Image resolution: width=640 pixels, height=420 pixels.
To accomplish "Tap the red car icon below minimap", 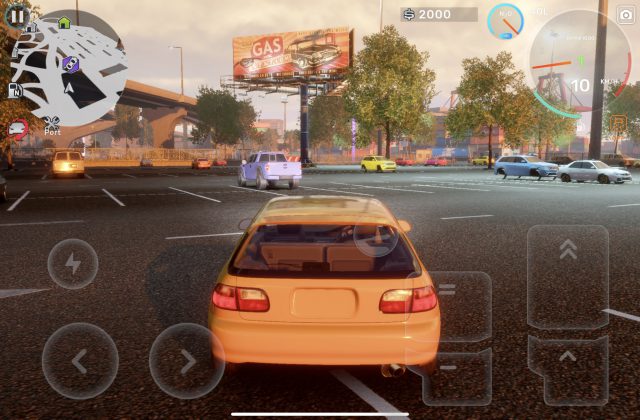I will (17, 127).
